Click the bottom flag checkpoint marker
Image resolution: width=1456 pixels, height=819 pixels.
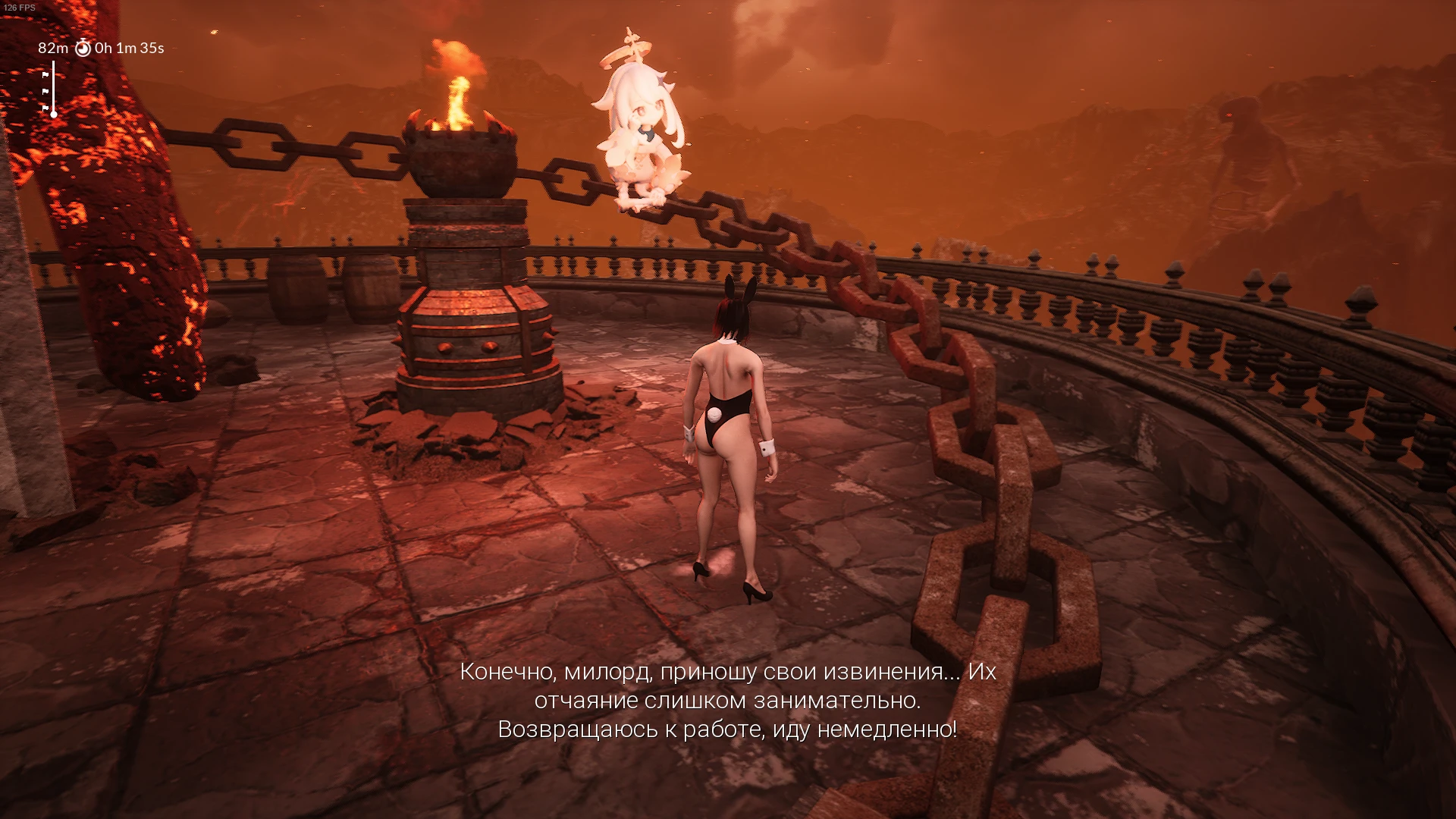[x=45, y=108]
